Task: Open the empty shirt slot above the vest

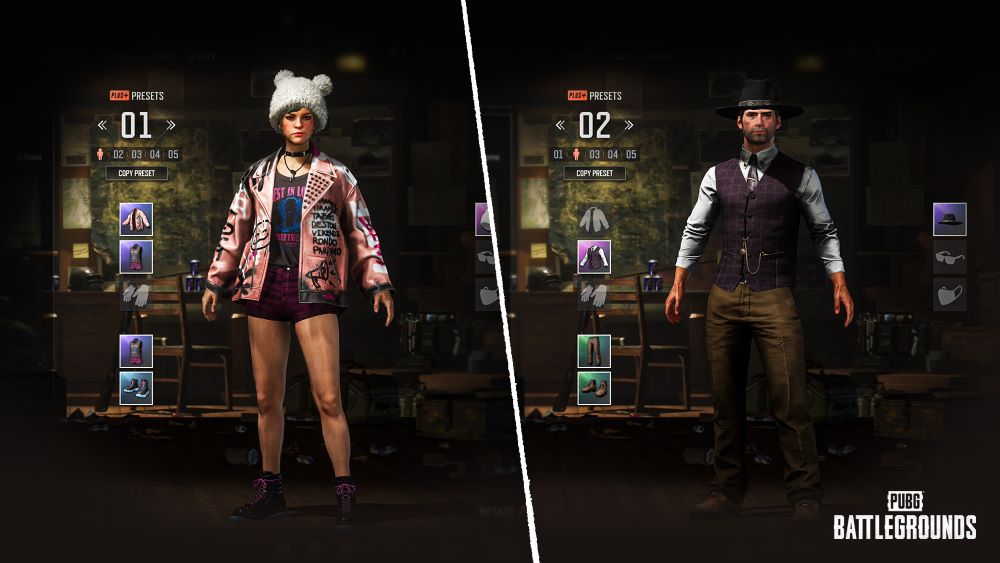Action: click(x=594, y=218)
